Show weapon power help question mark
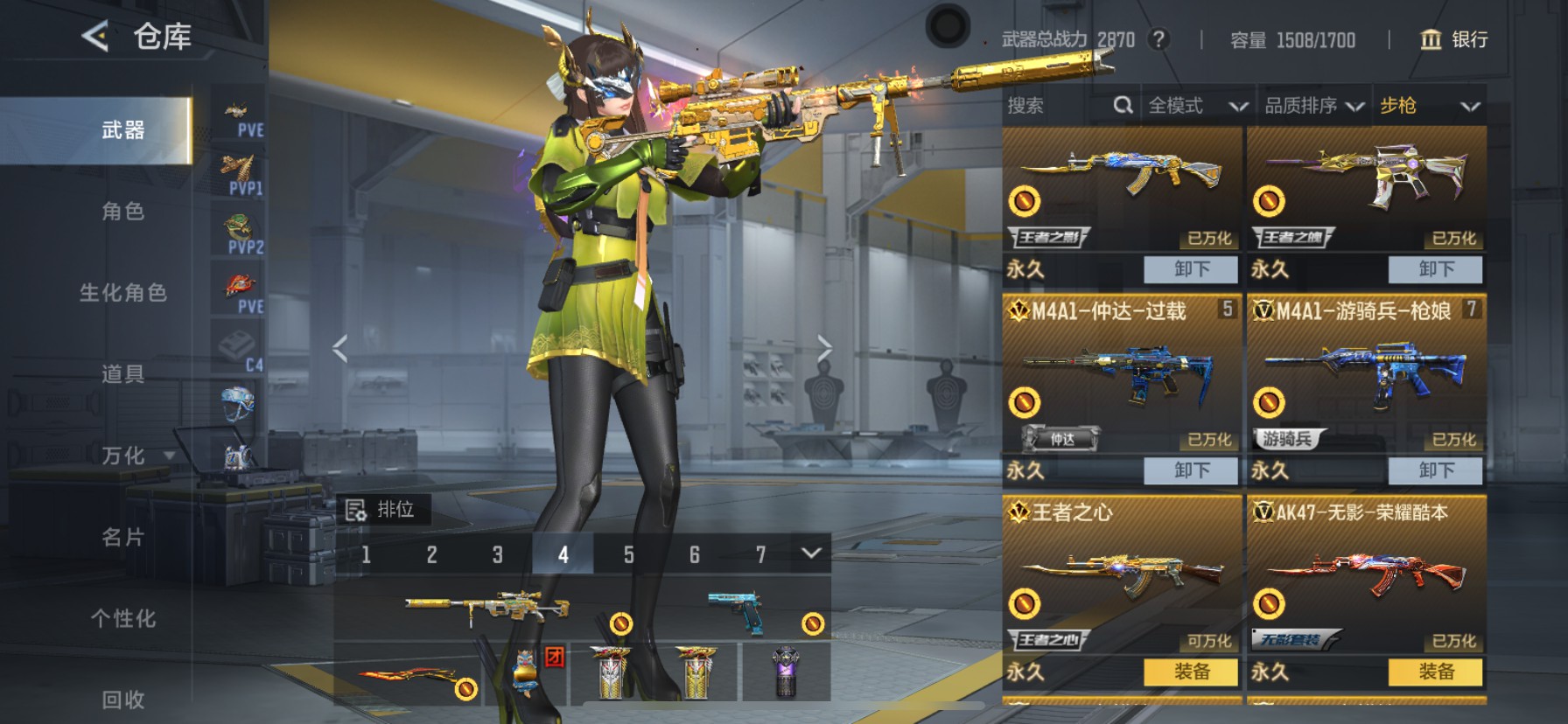Viewport: 1568px width, 724px height. pos(1158,39)
